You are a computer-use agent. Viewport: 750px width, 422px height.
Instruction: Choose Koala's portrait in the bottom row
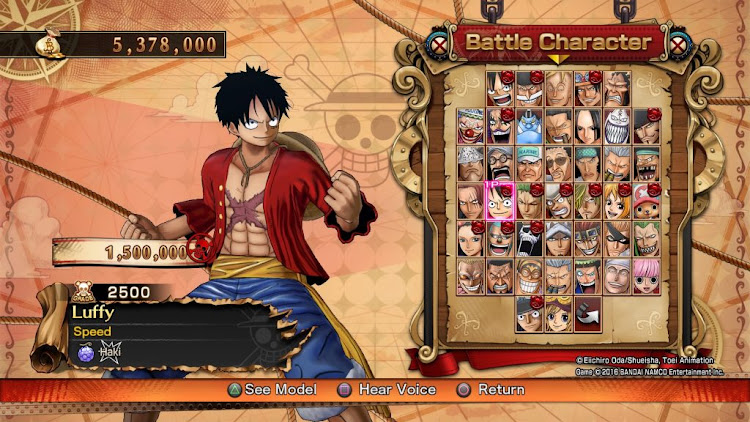click(559, 314)
